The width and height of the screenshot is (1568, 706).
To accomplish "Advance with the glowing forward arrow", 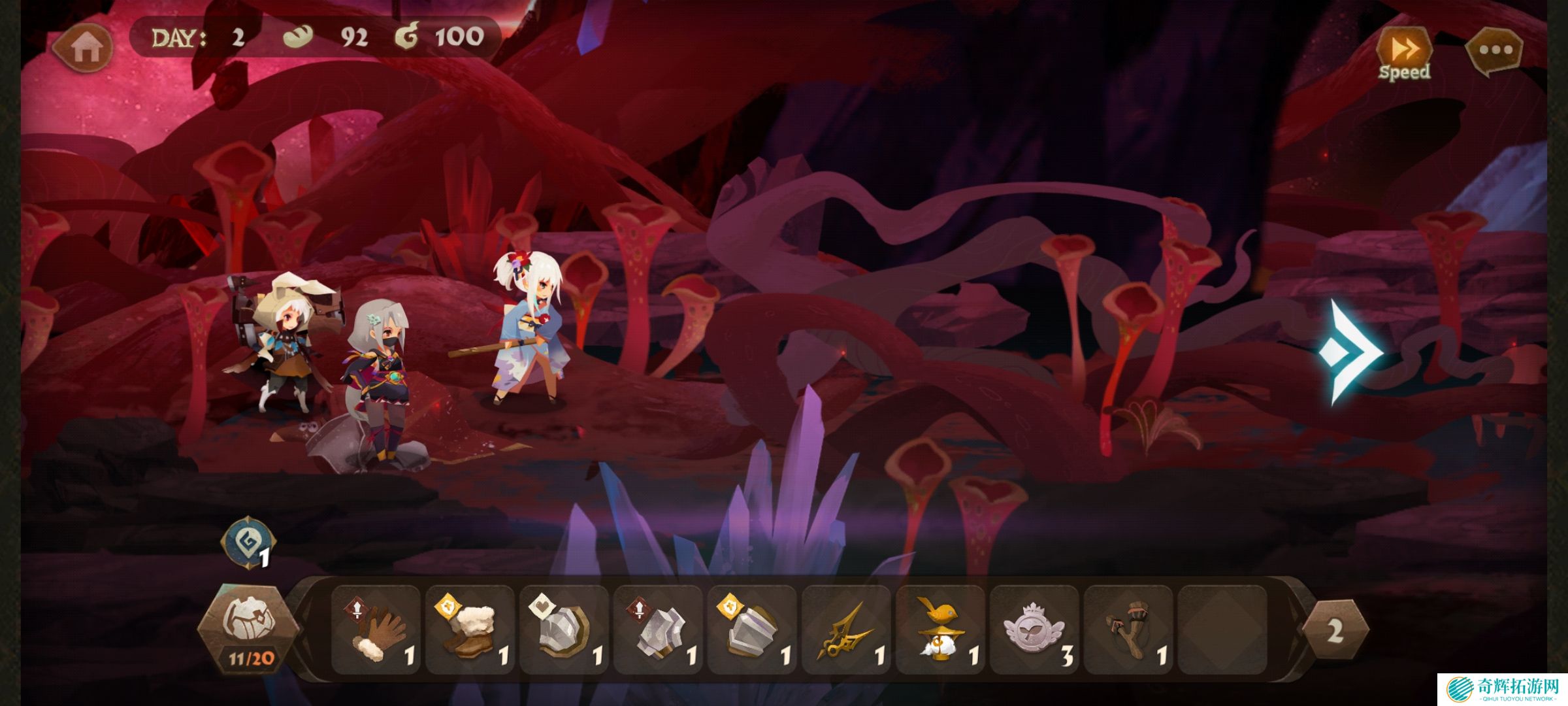I will (1350, 352).
